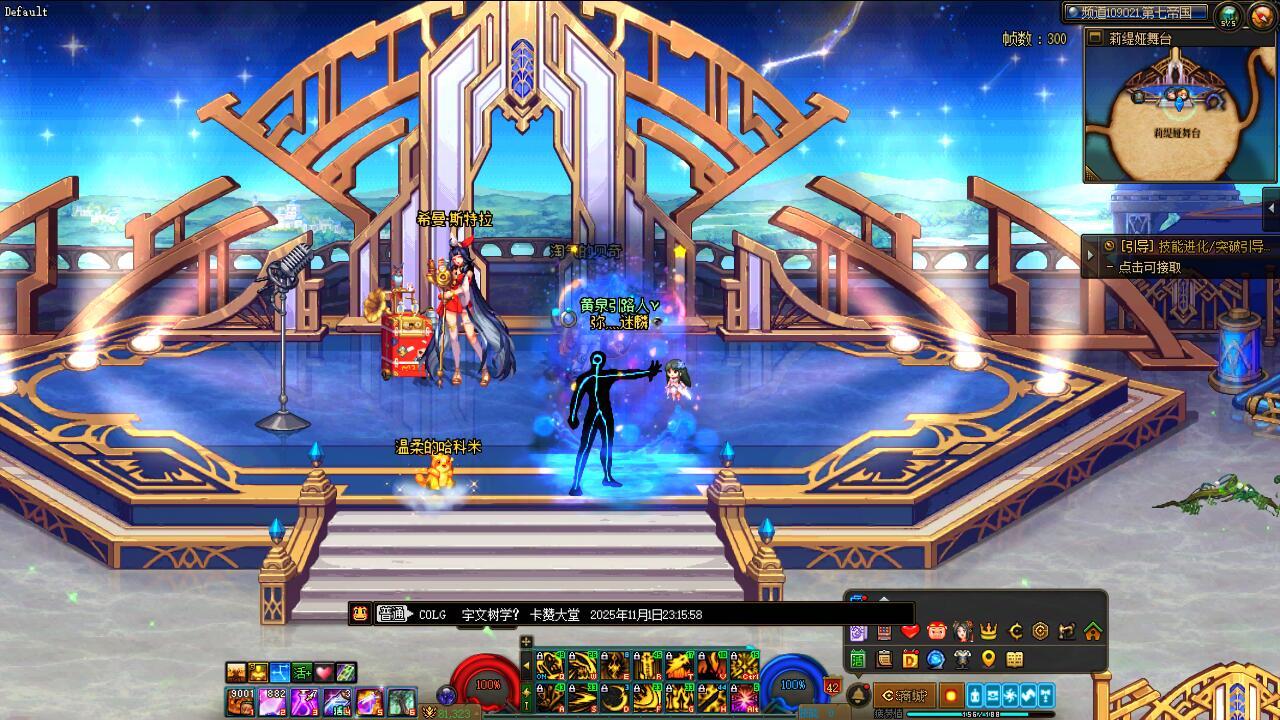The width and height of the screenshot is (1280, 720).
Task: Open the 商城 shop button
Action: (905, 695)
